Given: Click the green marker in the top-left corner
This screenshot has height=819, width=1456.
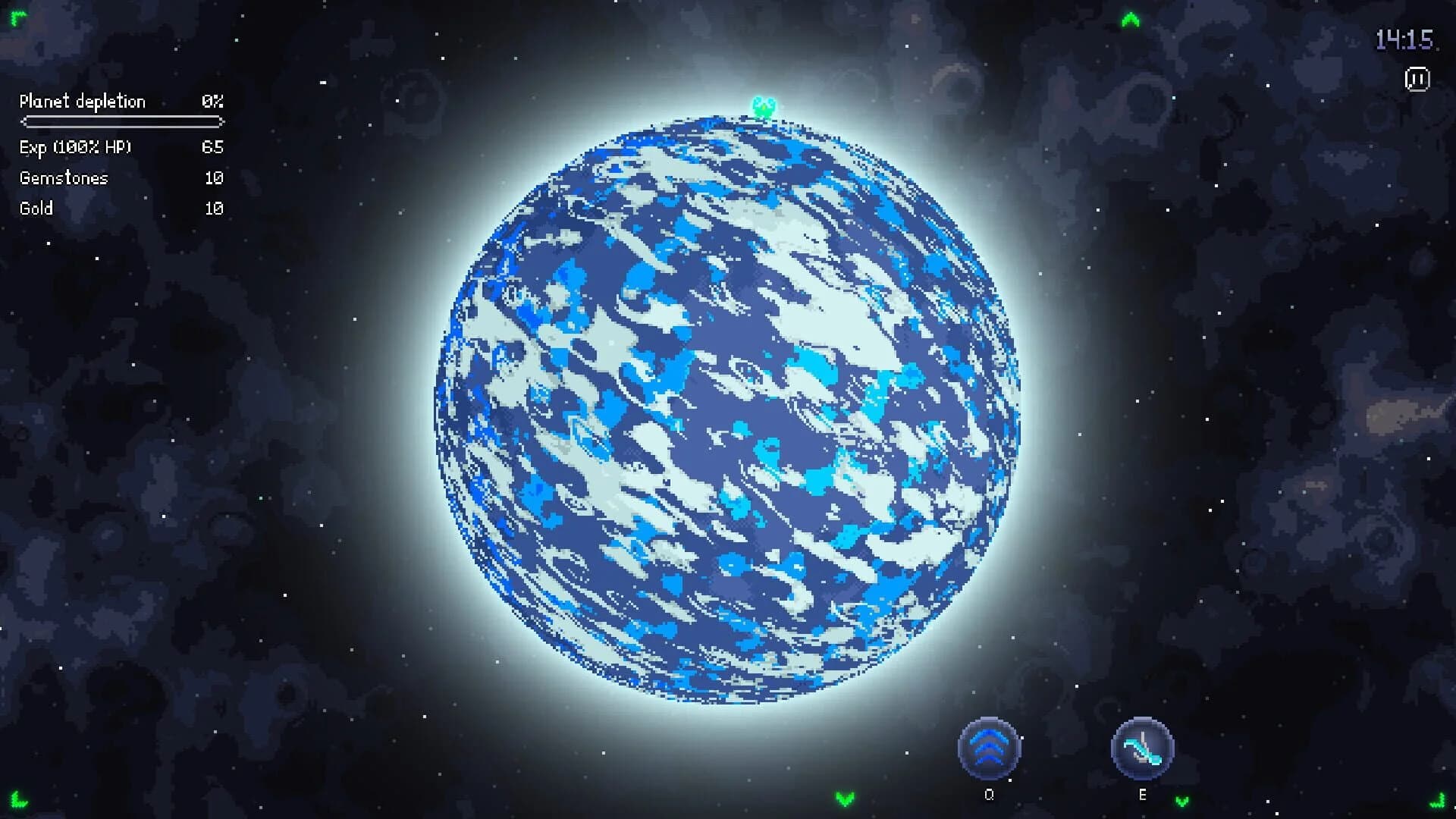Looking at the screenshot, I should [x=17, y=17].
